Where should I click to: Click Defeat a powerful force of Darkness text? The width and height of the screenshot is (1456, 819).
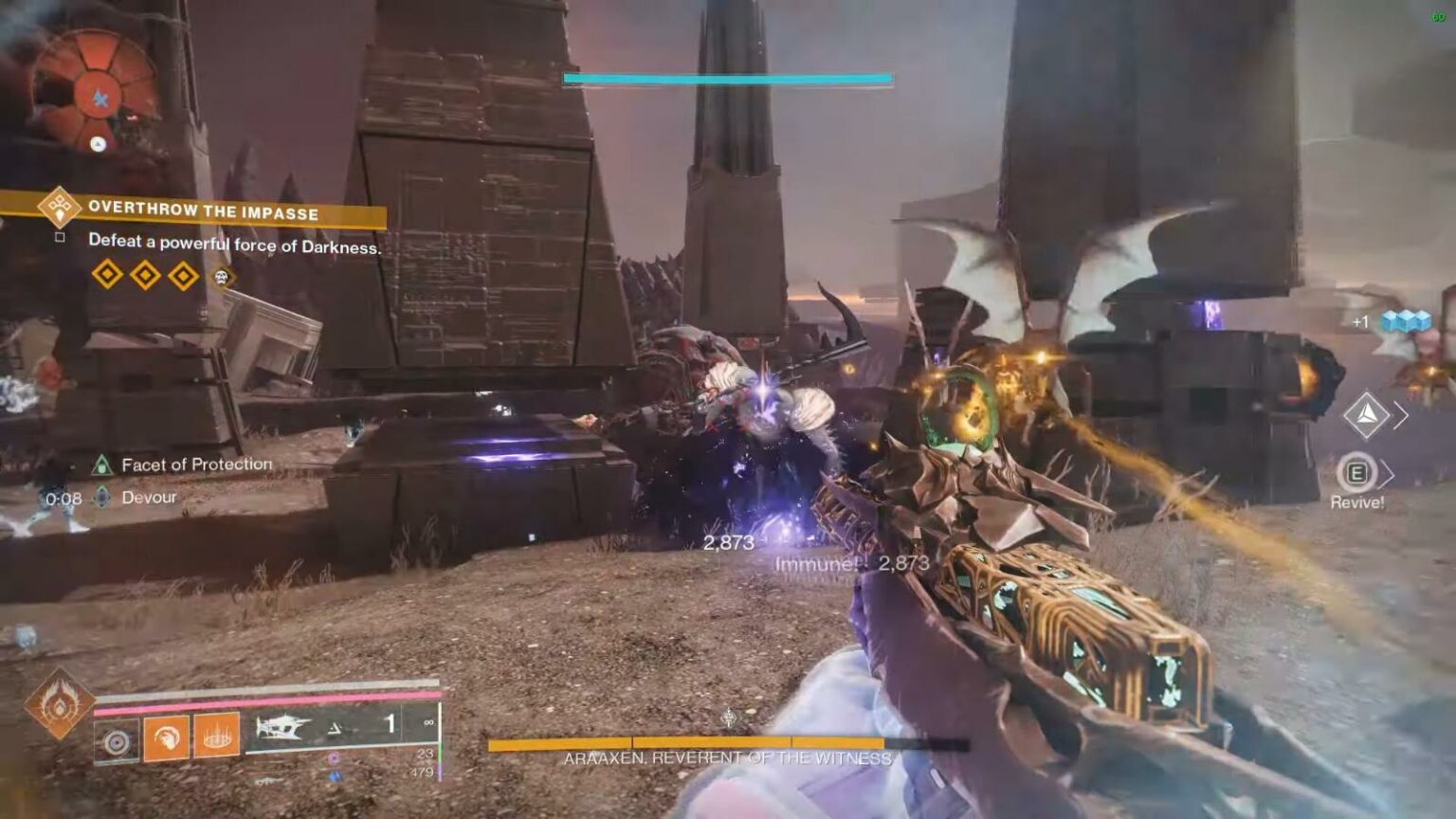[234, 244]
